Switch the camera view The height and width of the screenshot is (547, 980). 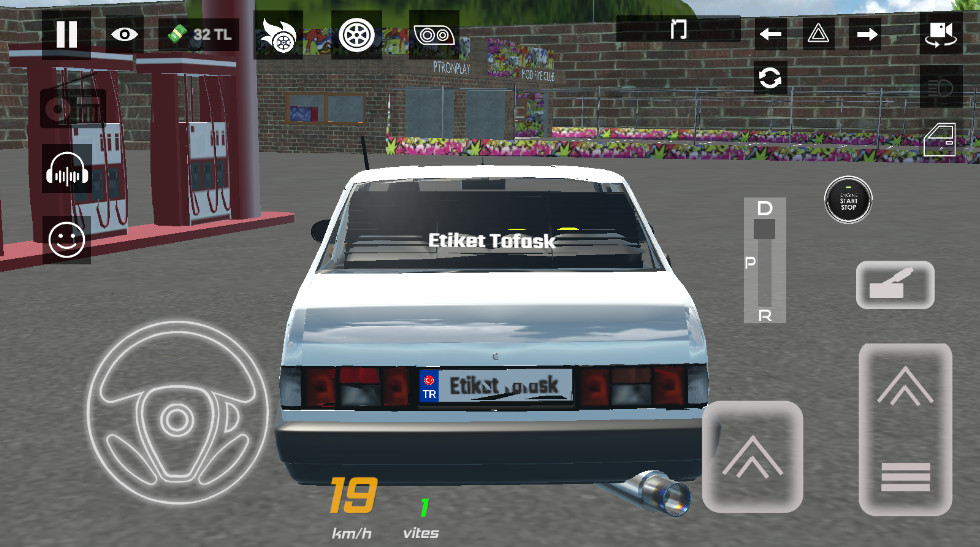(x=940, y=33)
